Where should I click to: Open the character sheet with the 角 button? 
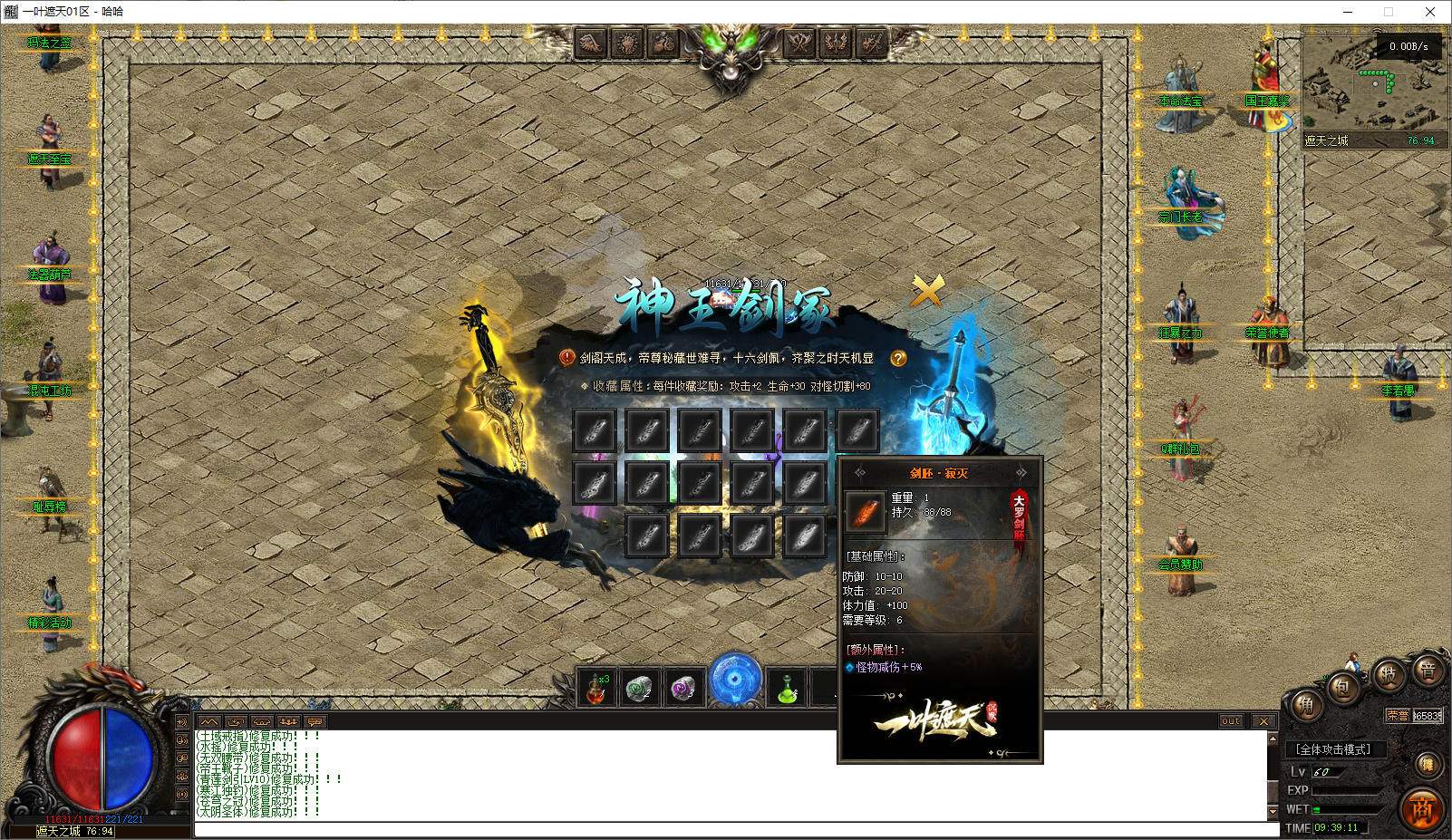click(x=1306, y=706)
